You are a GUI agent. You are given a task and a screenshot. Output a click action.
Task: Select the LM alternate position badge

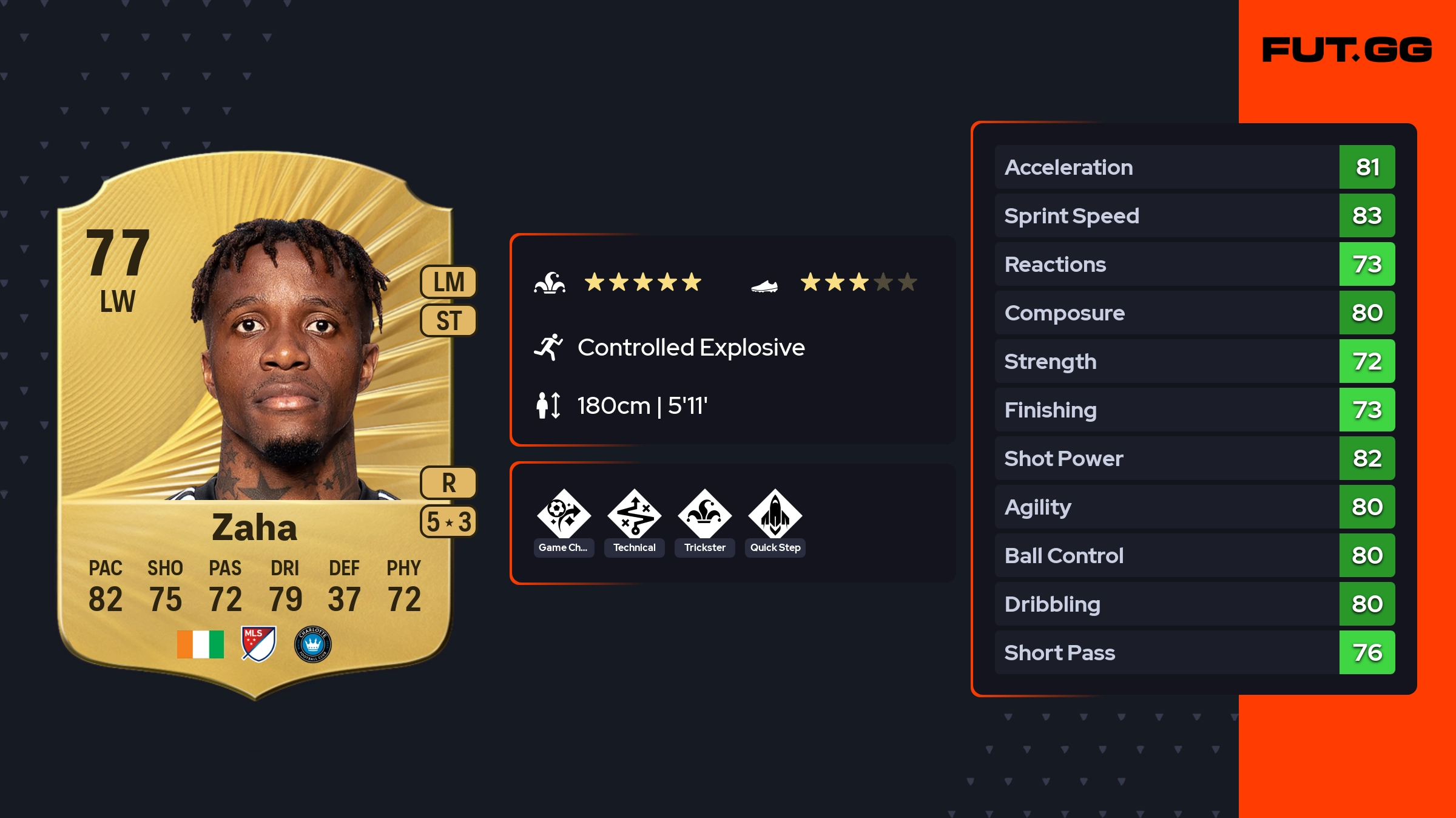[x=449, y=282]
